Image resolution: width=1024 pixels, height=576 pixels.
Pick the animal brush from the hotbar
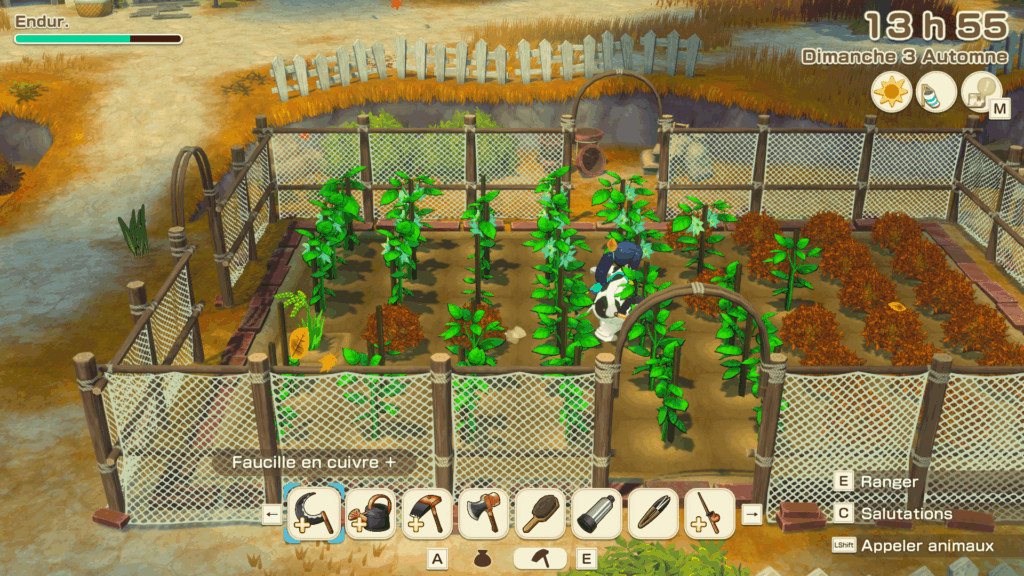tap(541, 514)
